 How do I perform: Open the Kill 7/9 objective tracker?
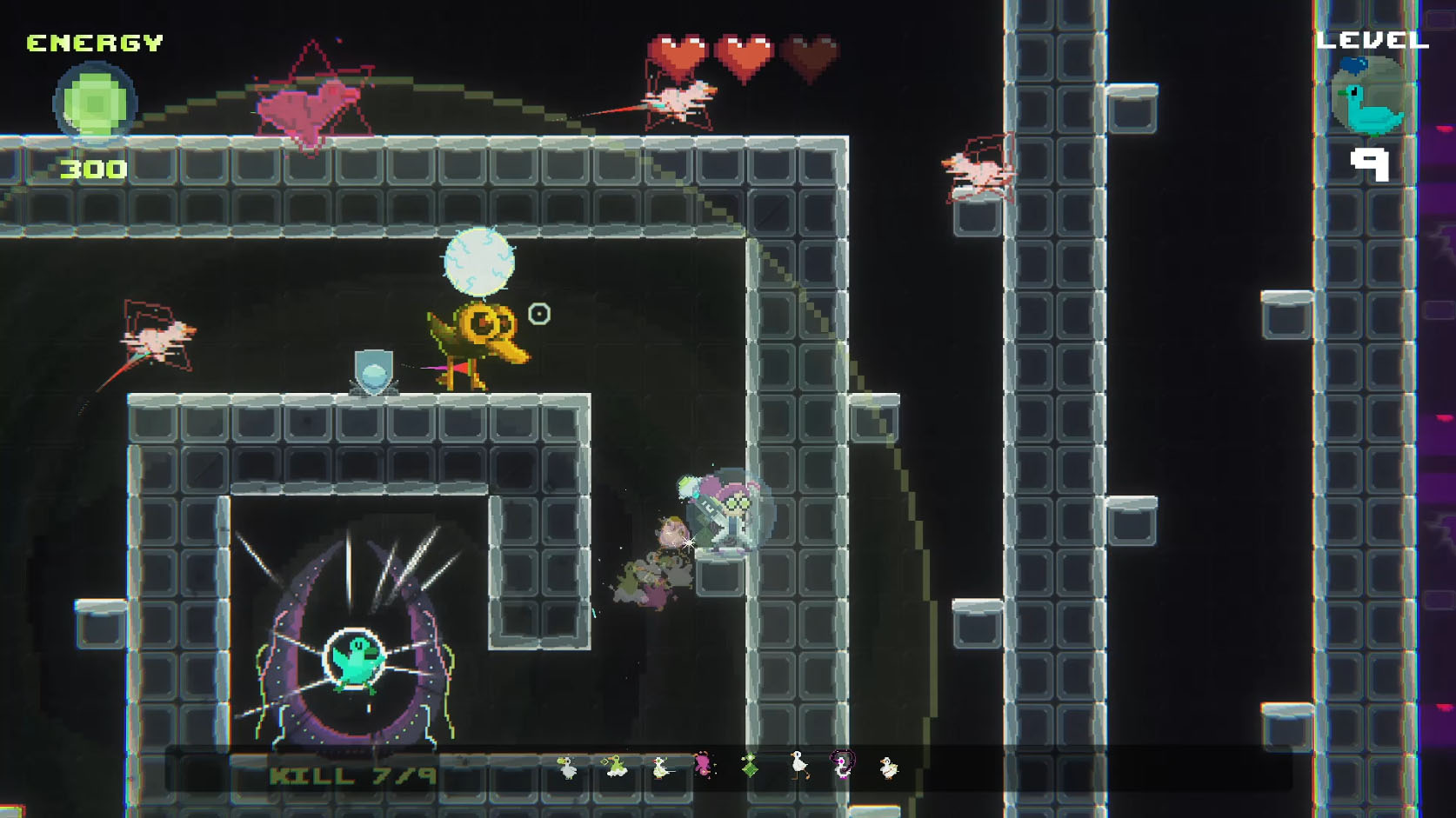tap(352, 775)
